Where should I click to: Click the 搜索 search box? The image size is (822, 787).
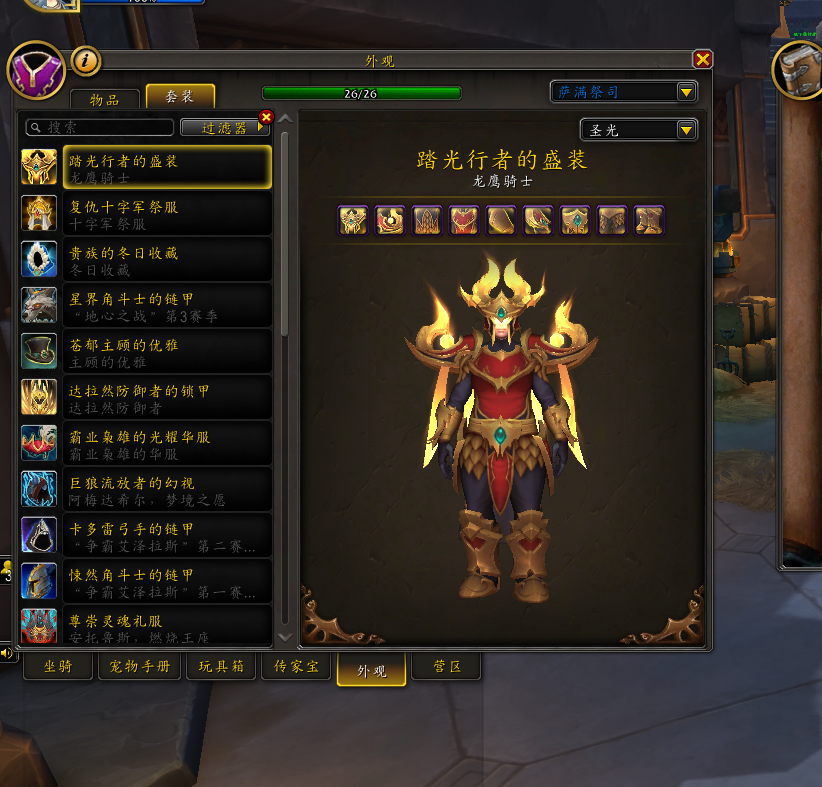[x=100, y=128]
